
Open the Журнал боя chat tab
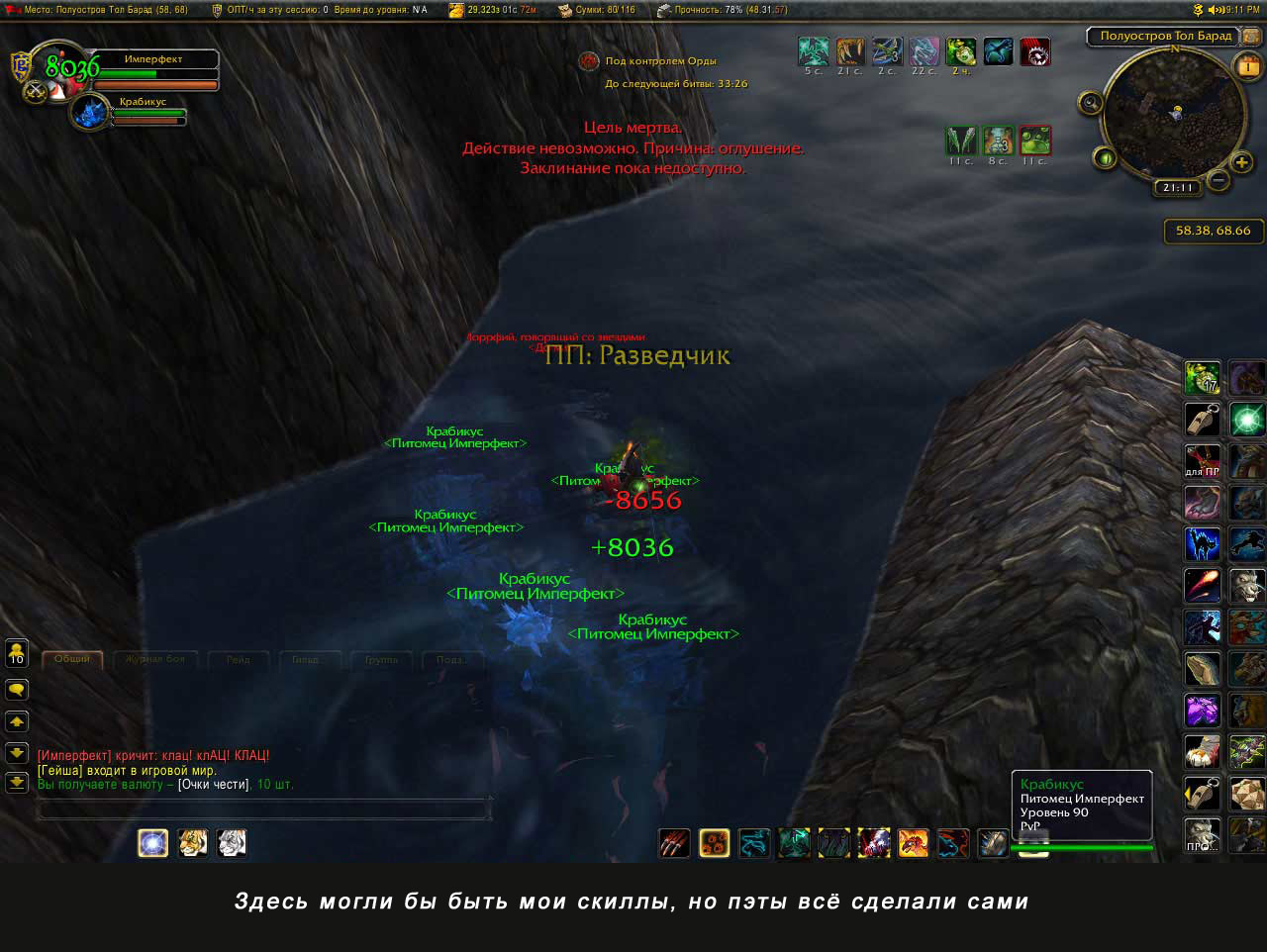[154, 659]
